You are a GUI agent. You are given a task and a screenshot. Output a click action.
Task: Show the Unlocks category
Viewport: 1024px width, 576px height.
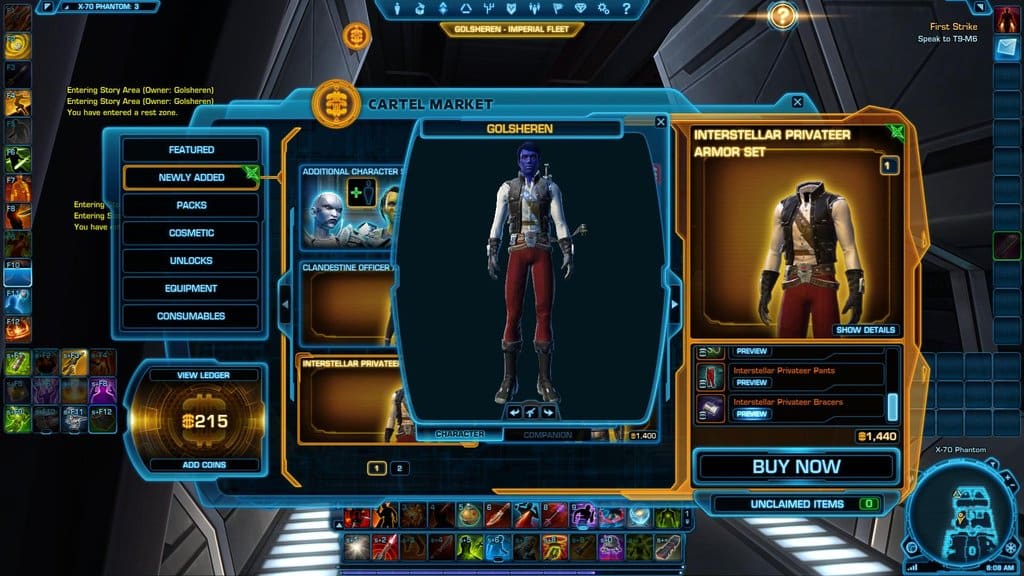click(191, 261)
